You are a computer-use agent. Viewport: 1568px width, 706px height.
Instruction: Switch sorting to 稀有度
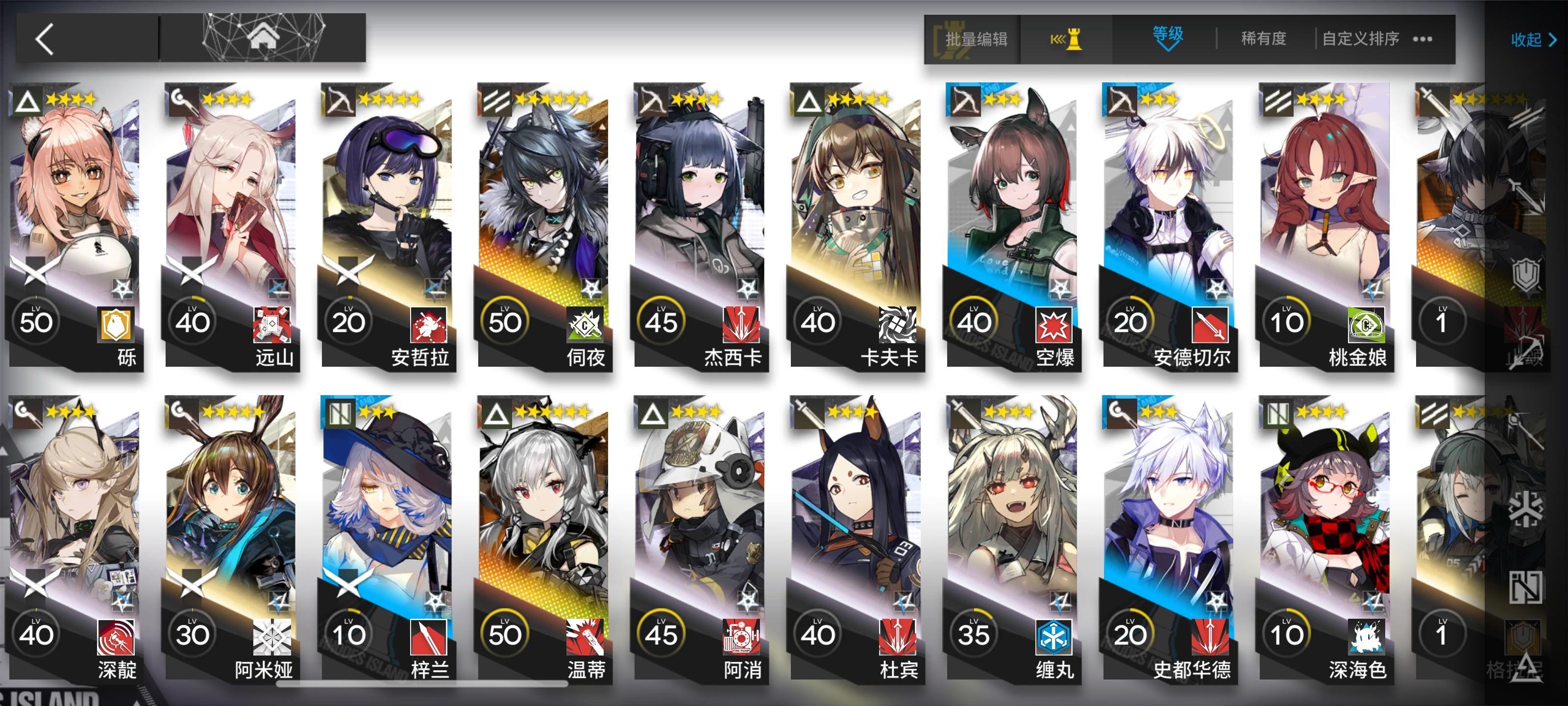(x=1261, y=38)
